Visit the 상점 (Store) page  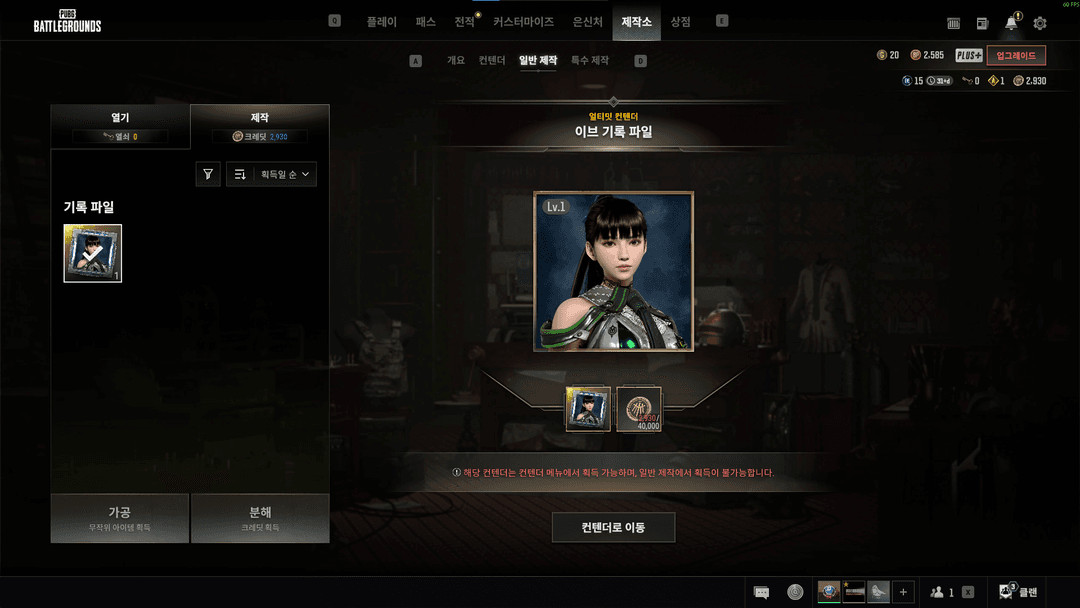[680, 21]
